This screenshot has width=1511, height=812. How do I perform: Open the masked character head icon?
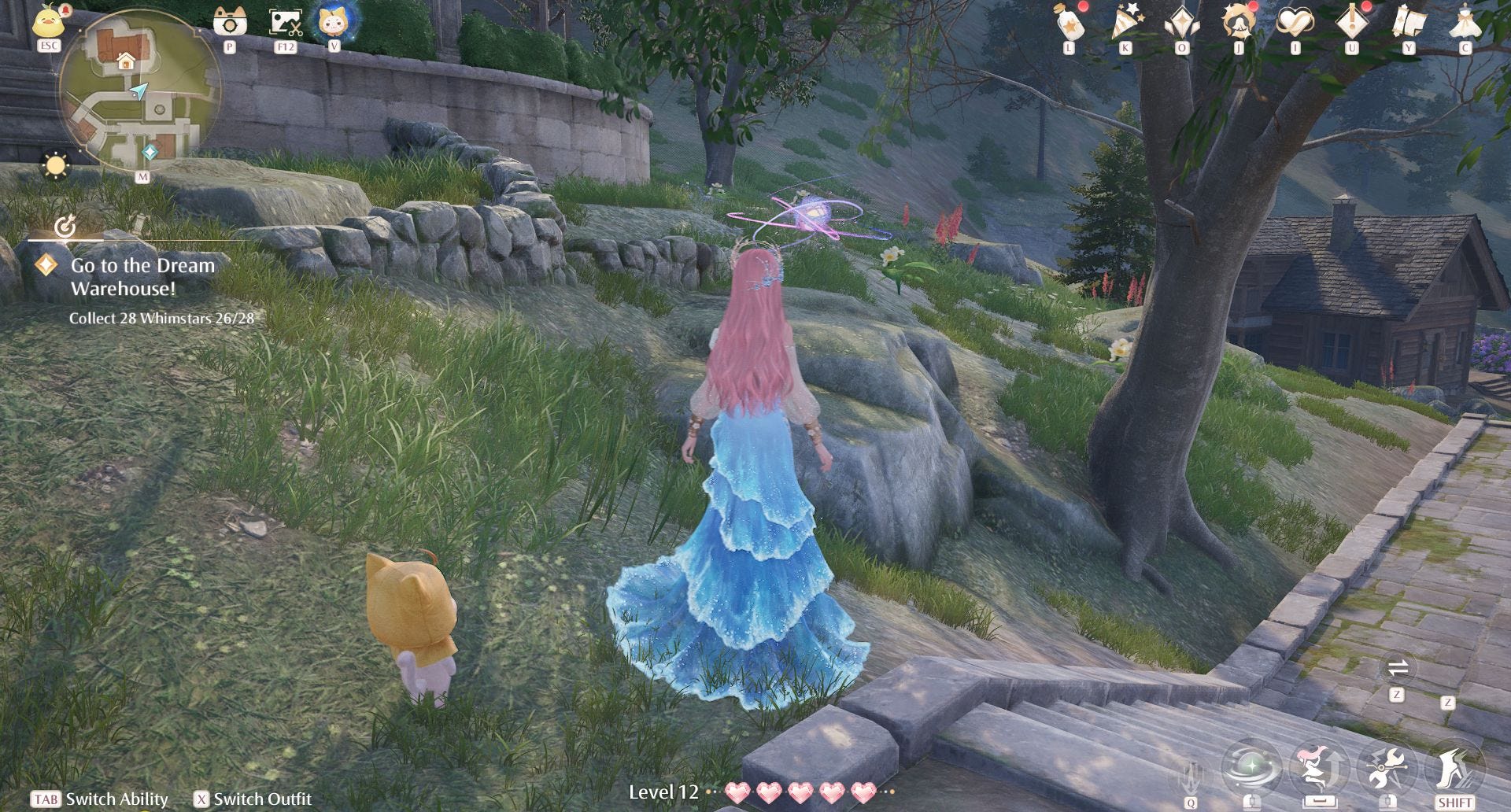1239,22
